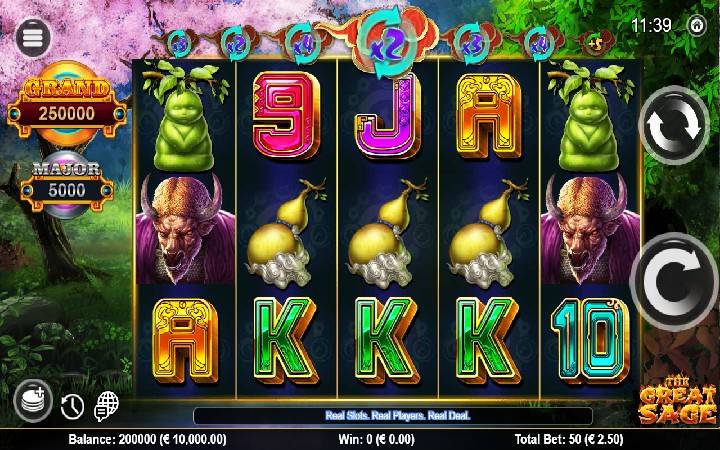Screen dimensions: 720x450
Task: Open the bet settings coin stack
Action: tap(34, 402)
